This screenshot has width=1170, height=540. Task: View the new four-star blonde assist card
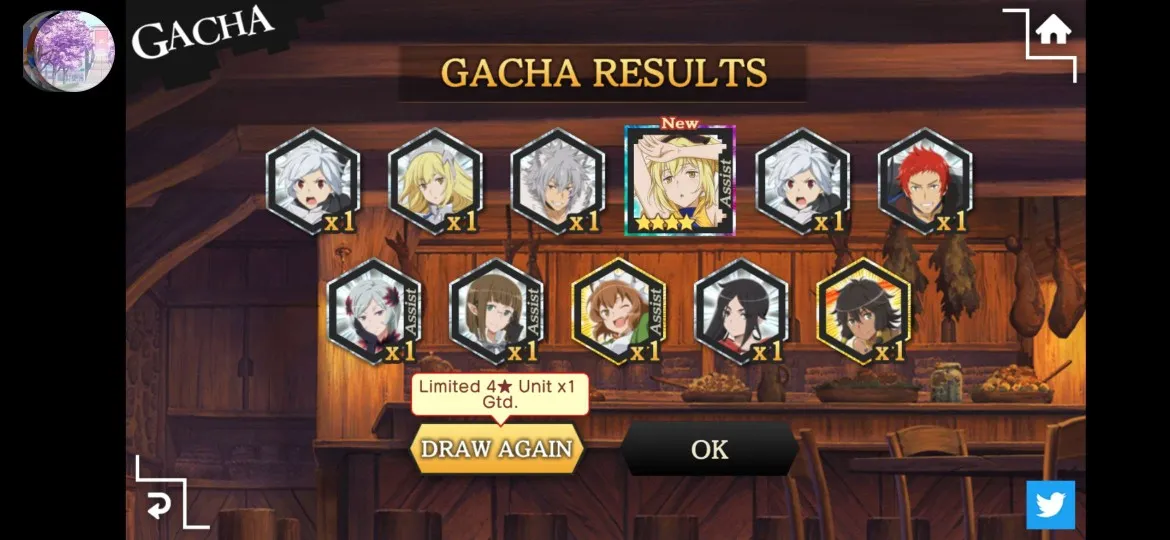[680, 181]
